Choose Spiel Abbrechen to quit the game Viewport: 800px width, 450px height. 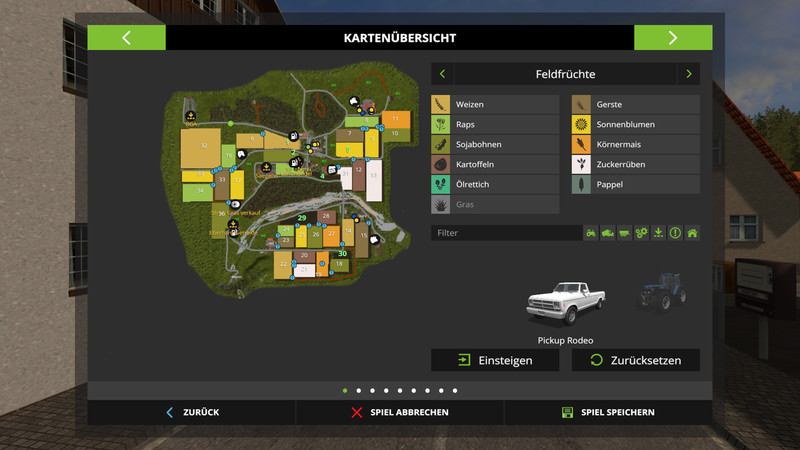click(x=400, y=412)
